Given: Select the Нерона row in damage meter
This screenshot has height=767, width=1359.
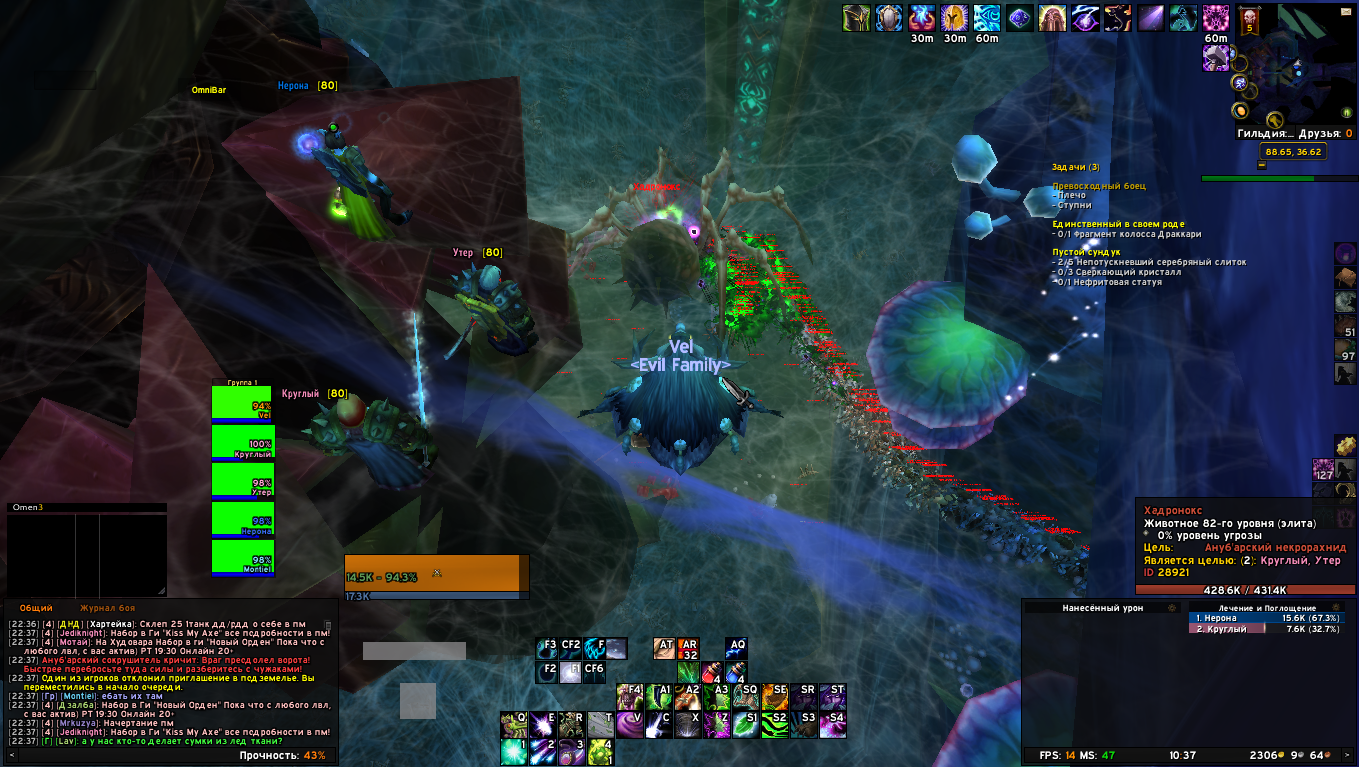Looking at the screenshot, I should click(1266, 618).
